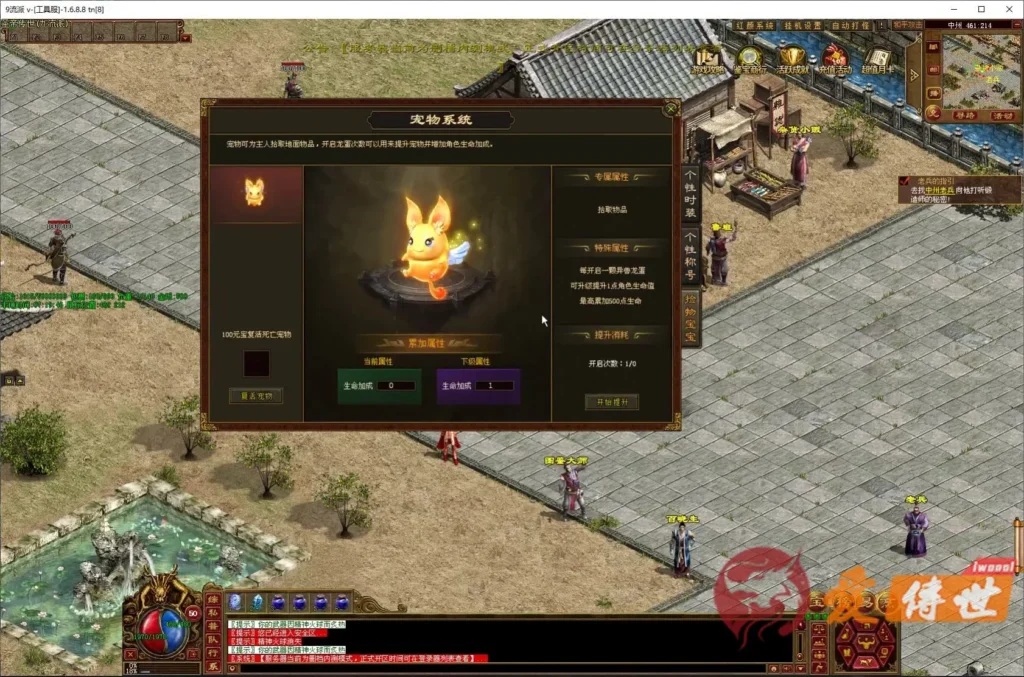Viewport: 1024px width, 677px height.
Task: Open the 活跃成就 achievements trophy icon
Action: pos(792,59)
